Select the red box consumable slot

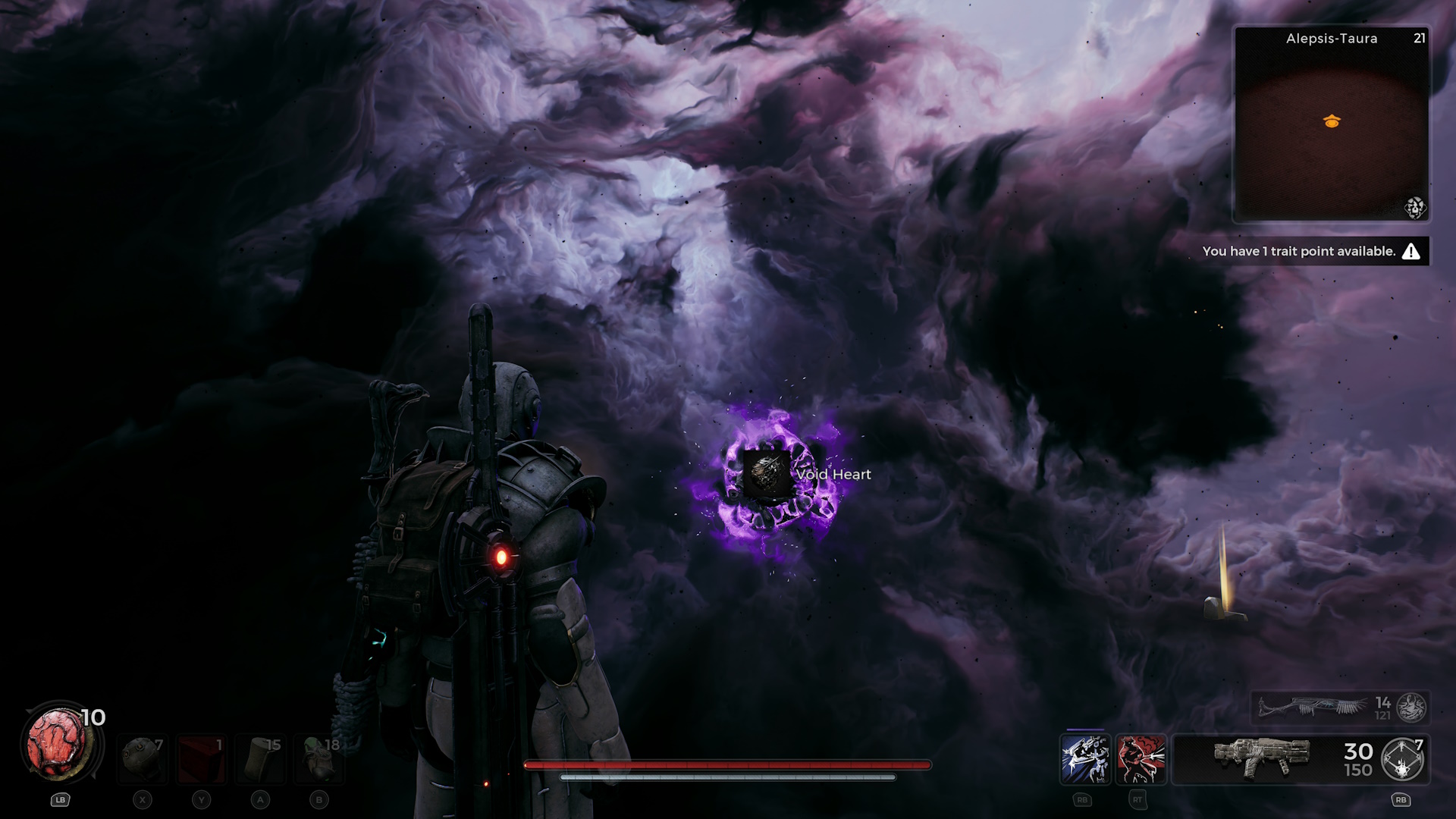point(201,758)
